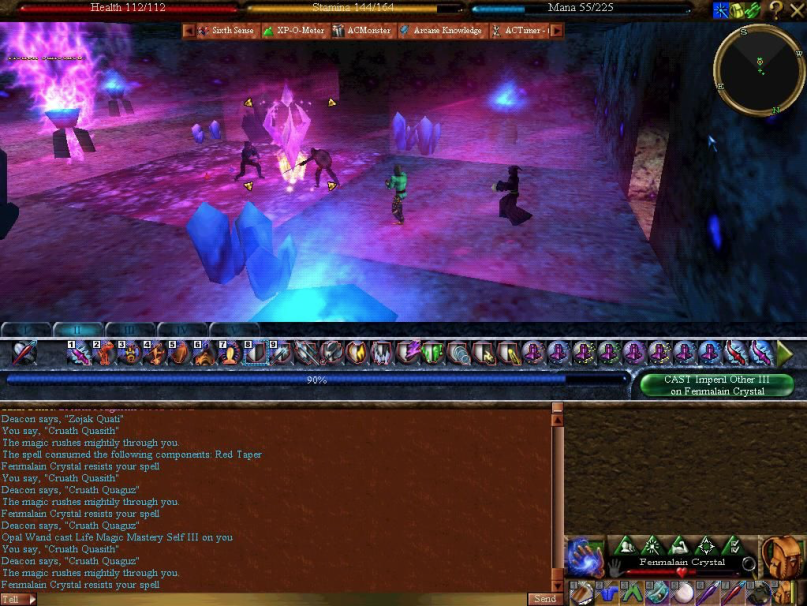Click the Send chat button
The height and width of the screenshot is (606, 807).
(x=544, y=599)
